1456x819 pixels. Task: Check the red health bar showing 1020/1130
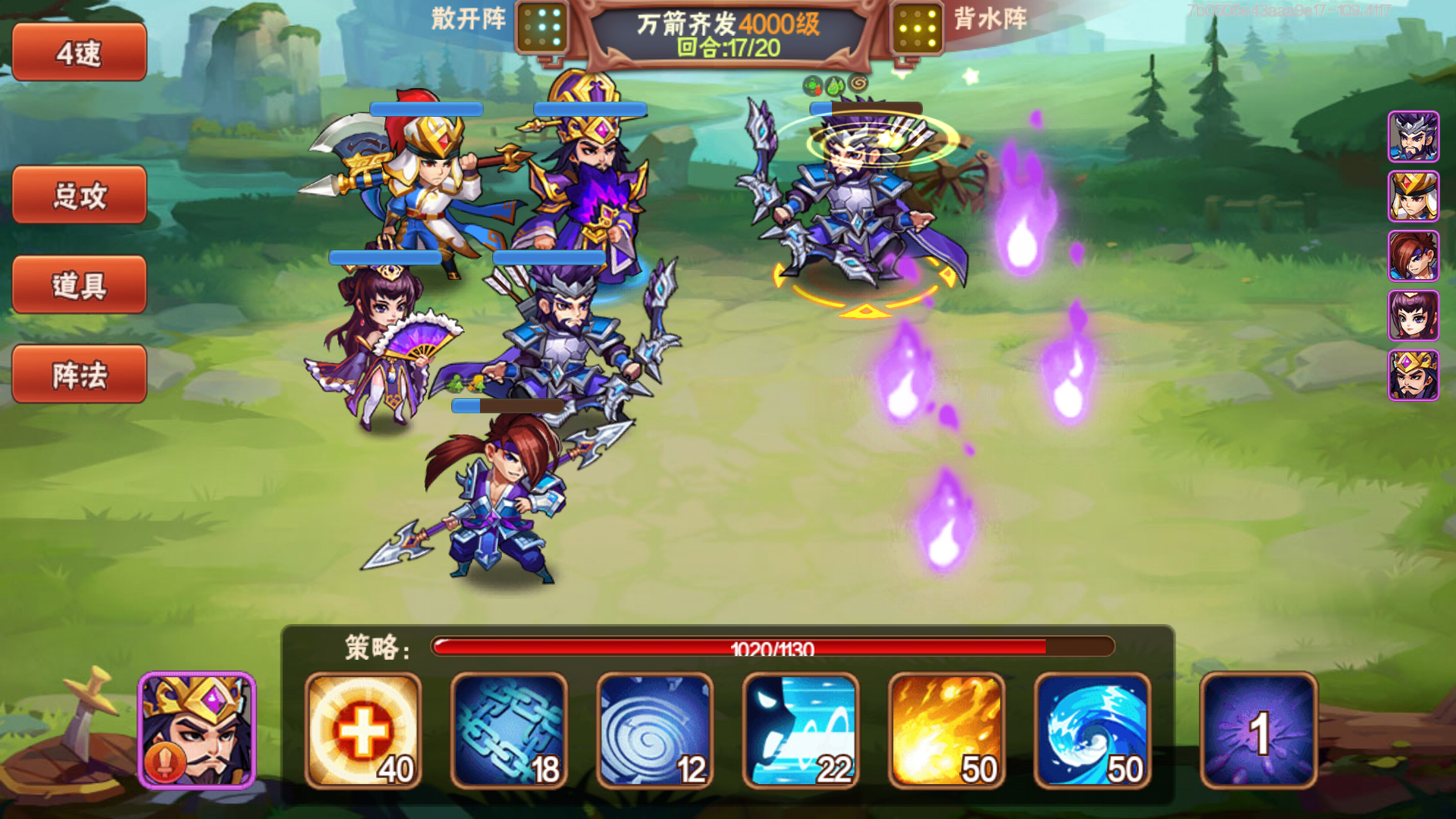770,648
